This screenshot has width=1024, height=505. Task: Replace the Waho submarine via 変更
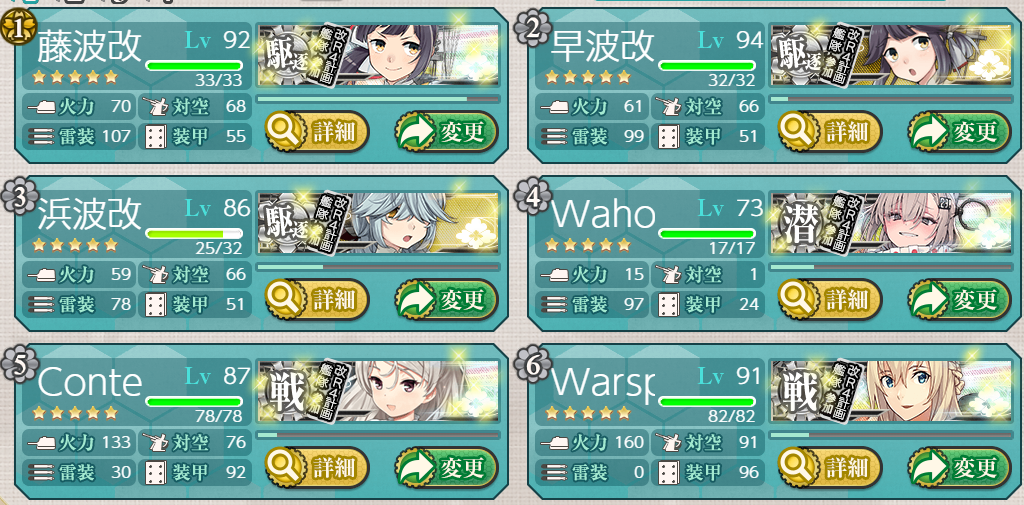click(958, 298)
